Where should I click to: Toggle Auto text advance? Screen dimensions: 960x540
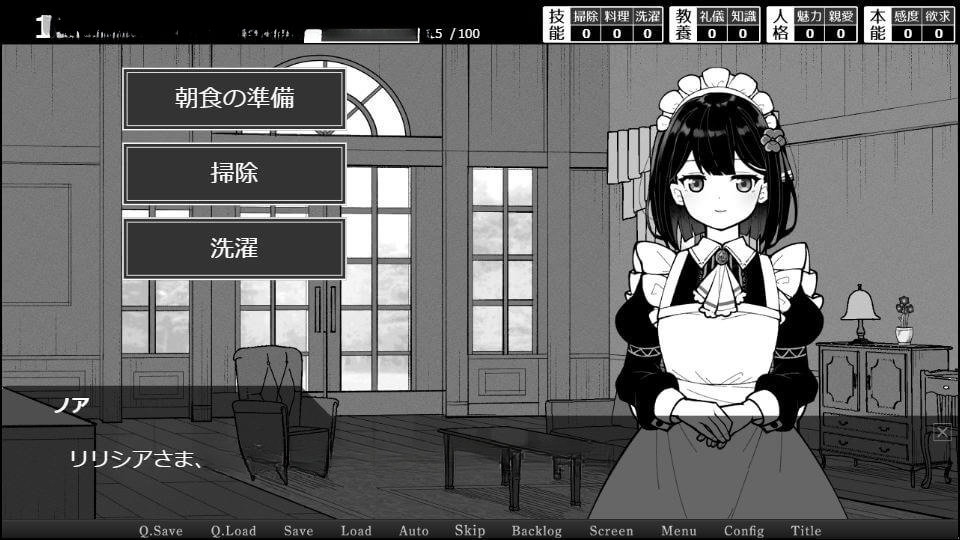click(x=413, y=531)
